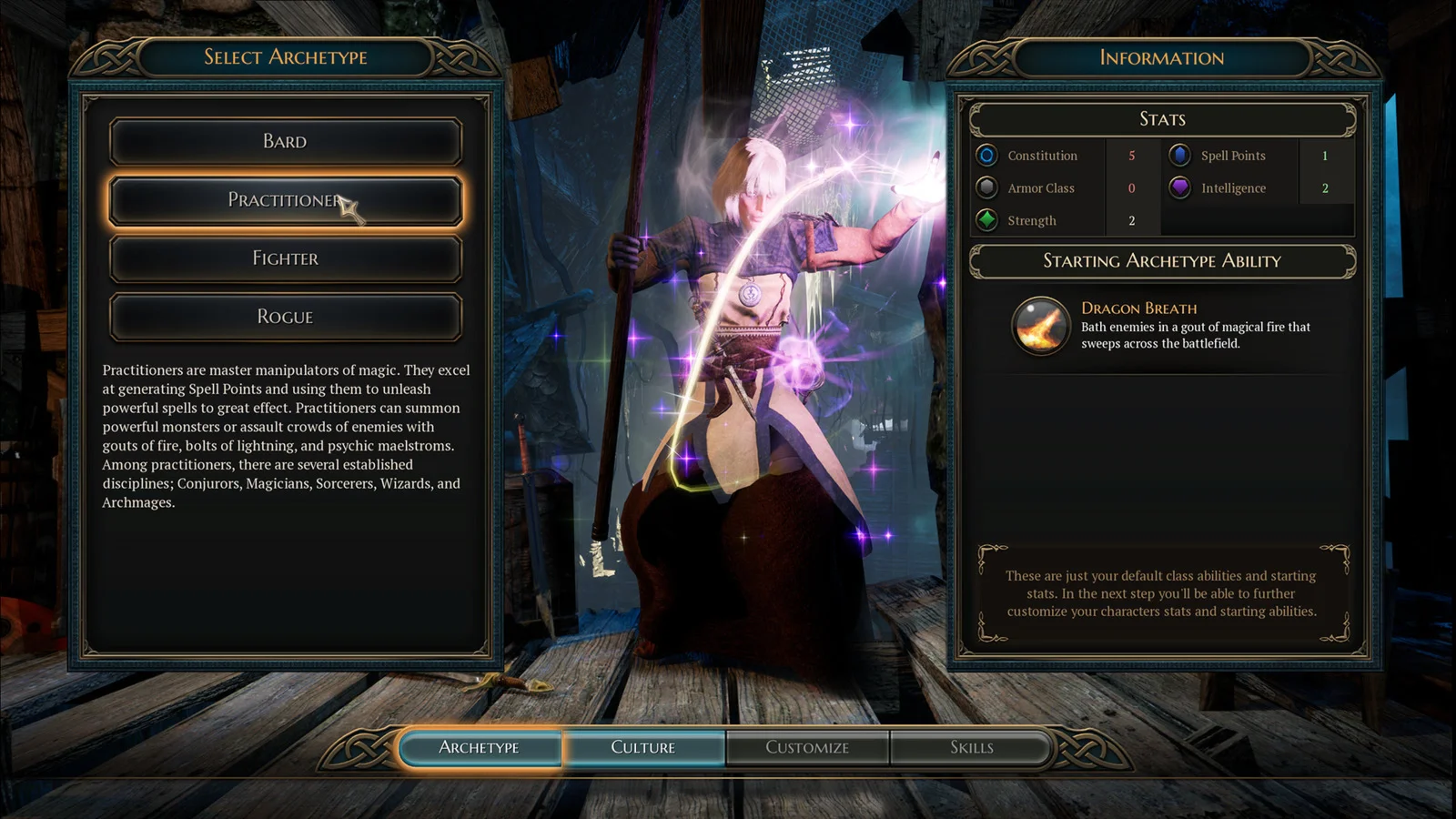
Task: Click the Spell Points stat icon
Action: pos(1179,156)
